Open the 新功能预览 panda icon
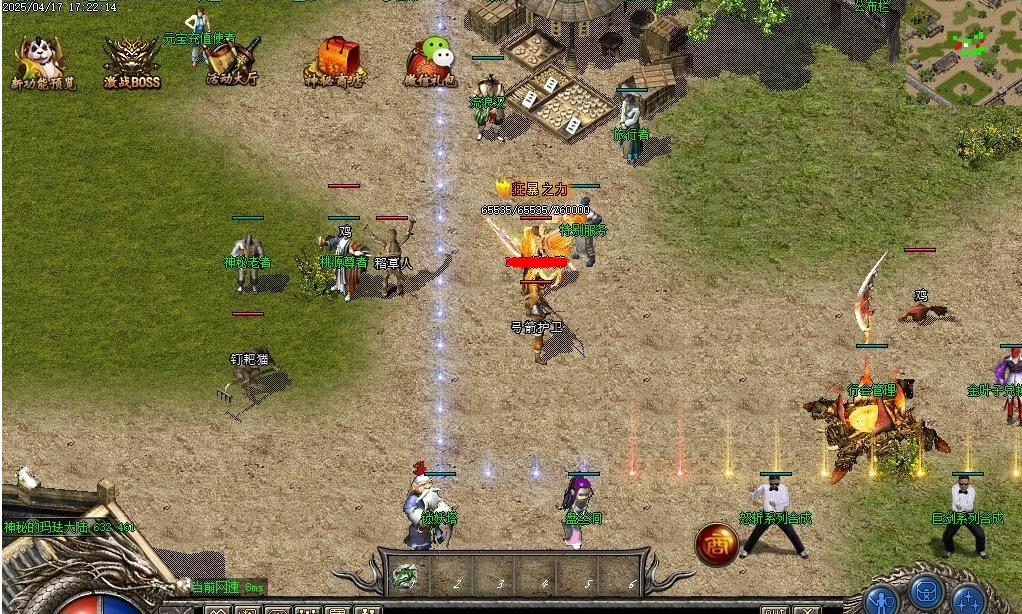The height and width of the screenshot is (614, 1022). click(x=37, y=62)
